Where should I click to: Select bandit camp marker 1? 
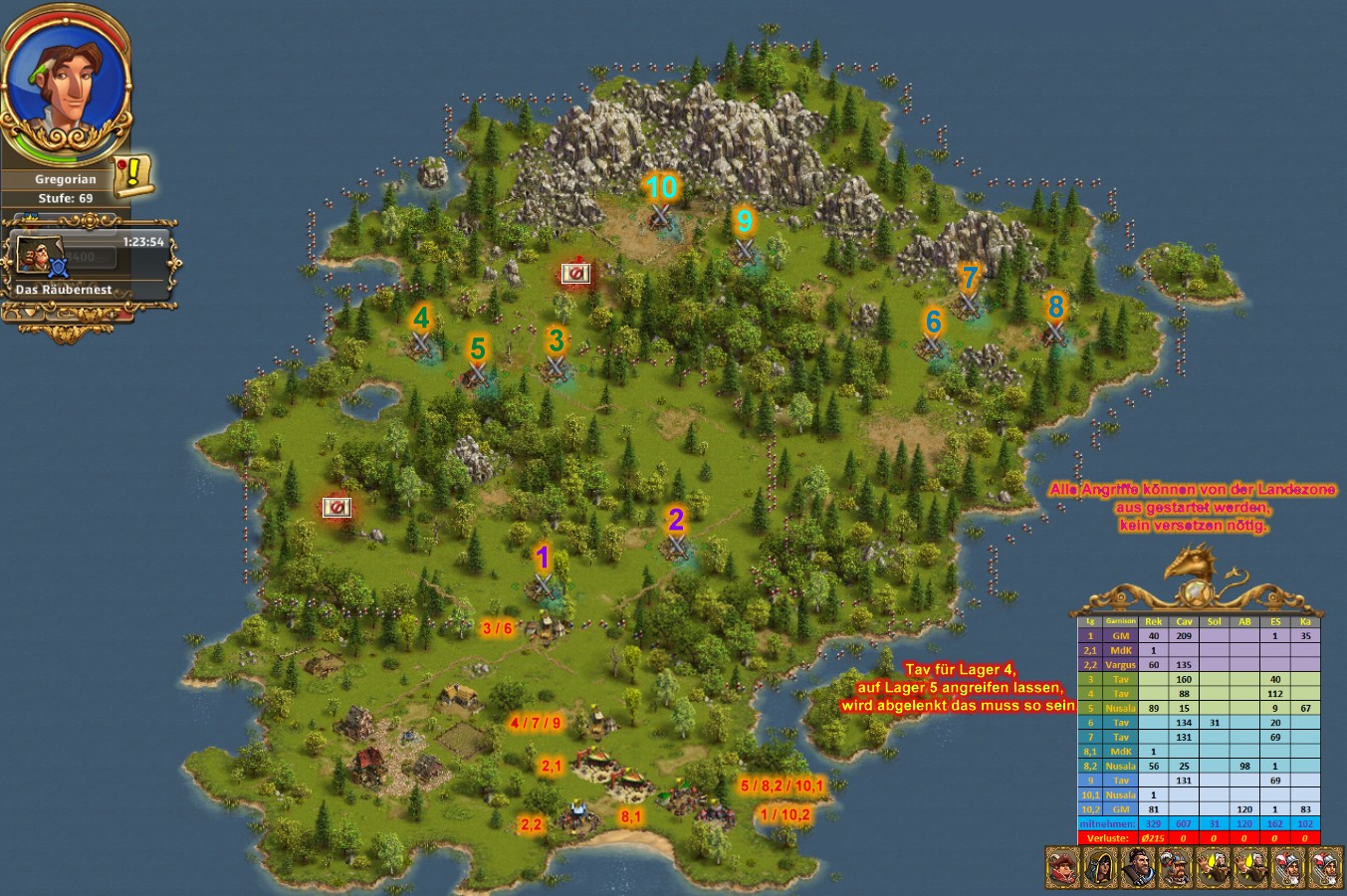(543, 584)
